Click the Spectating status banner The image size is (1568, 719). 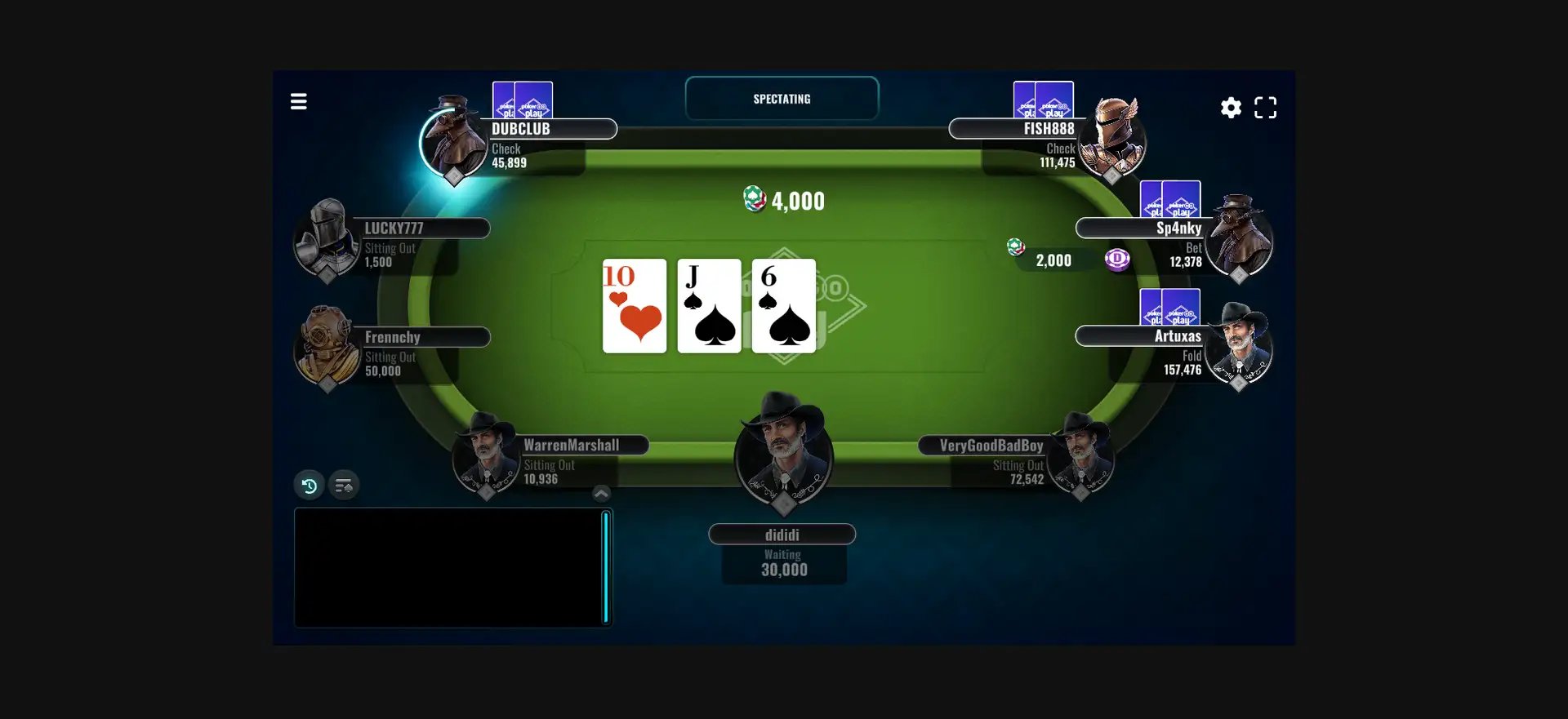pyautogui.click(x=782, y=99)
